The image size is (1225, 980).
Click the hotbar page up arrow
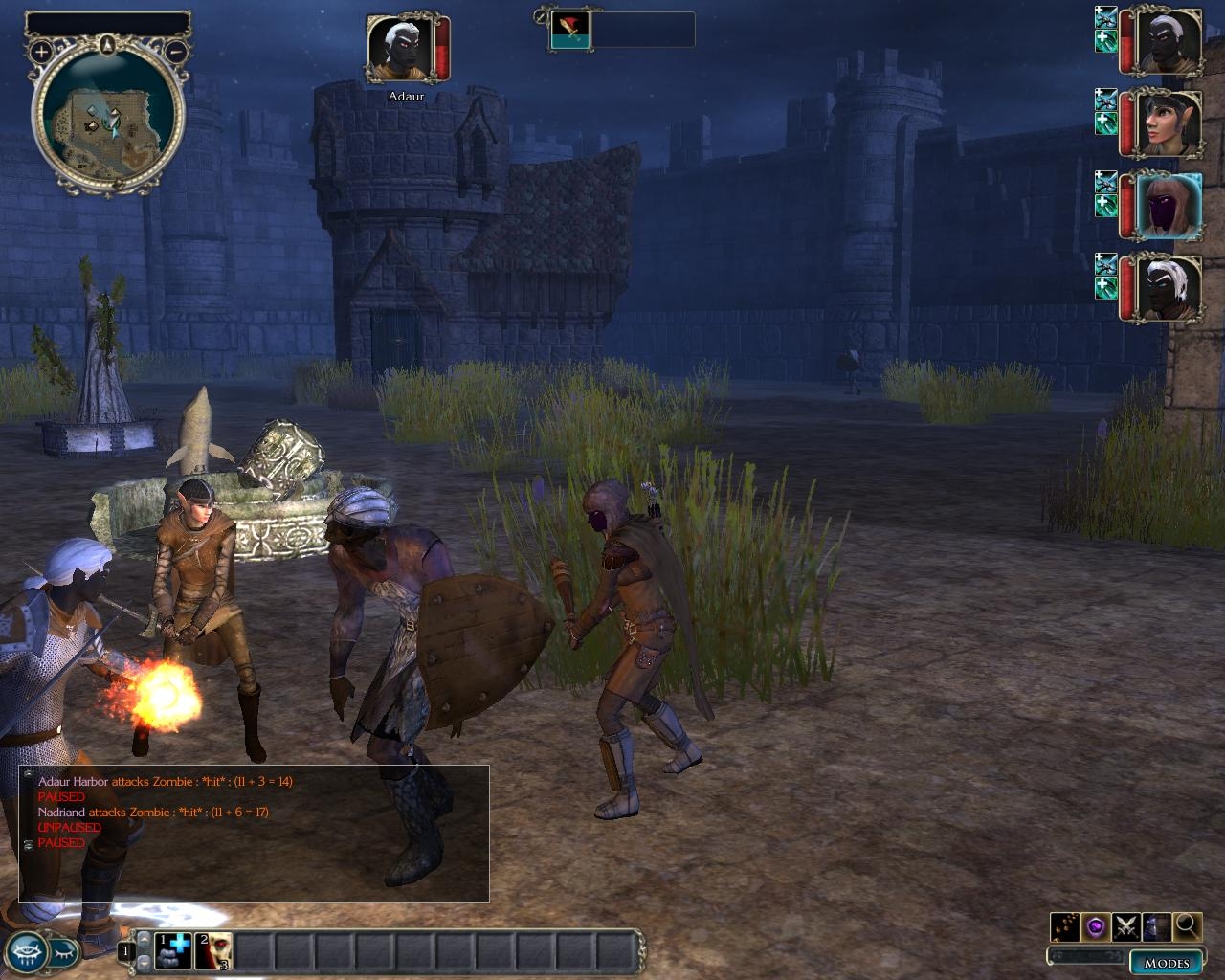click(x=144, y=941)
